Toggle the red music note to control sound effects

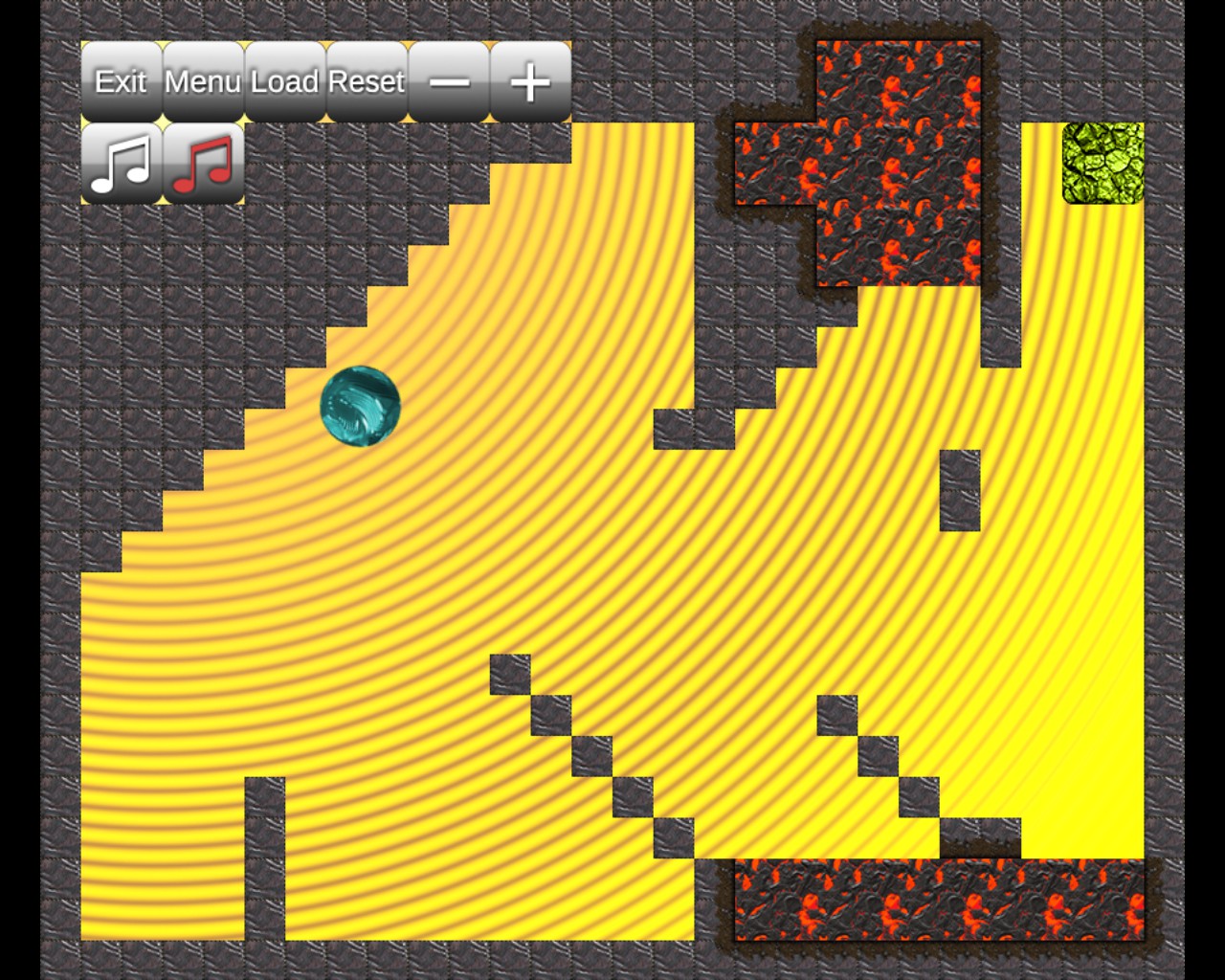[203, 163]
